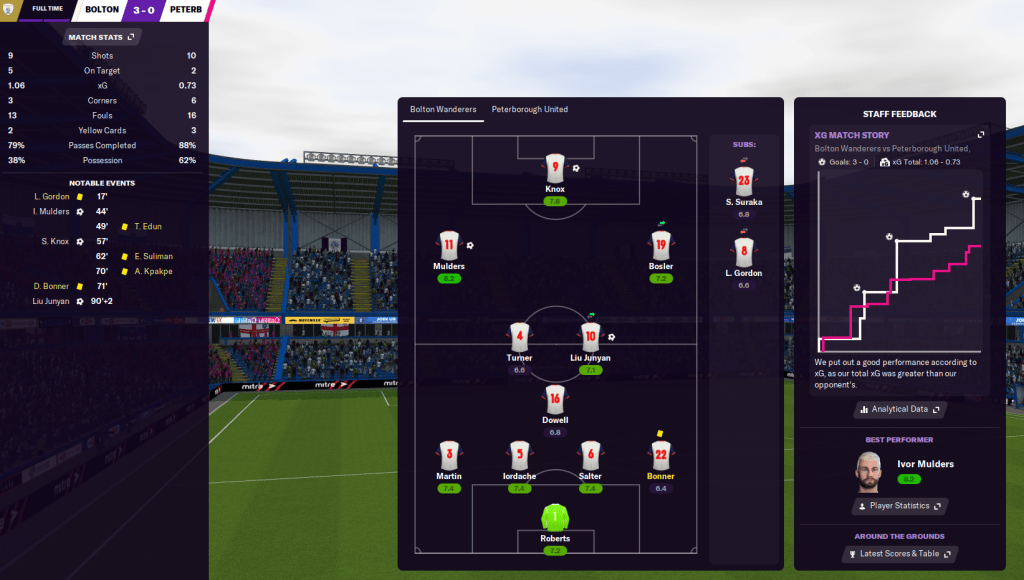Open the Analytical Data view

pyautogui.click(x=899, y=409)
